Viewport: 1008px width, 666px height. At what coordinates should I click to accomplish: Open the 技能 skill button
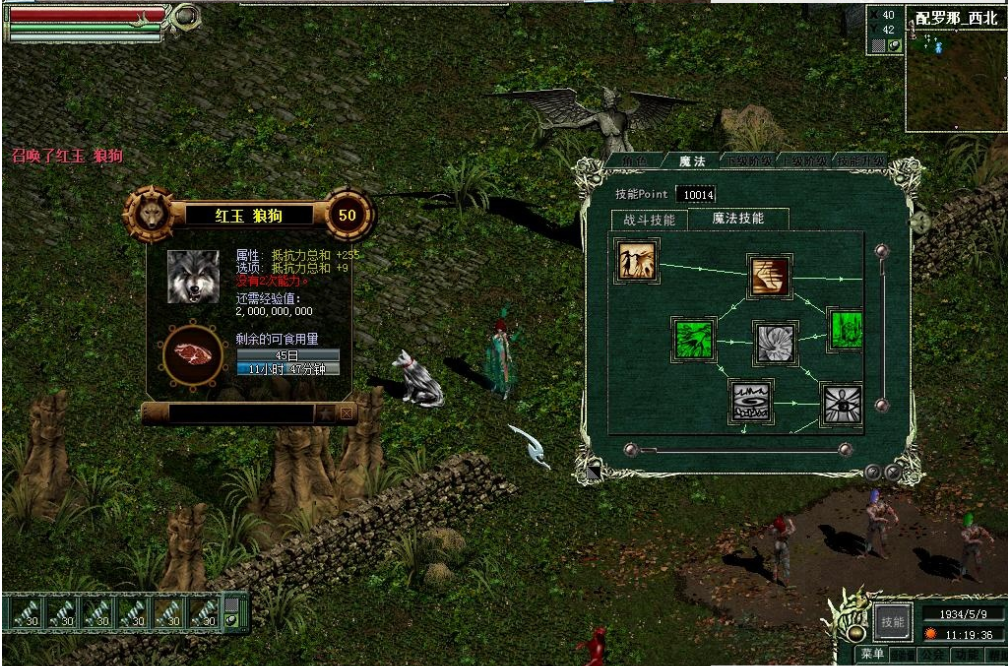tap(891, 621)
